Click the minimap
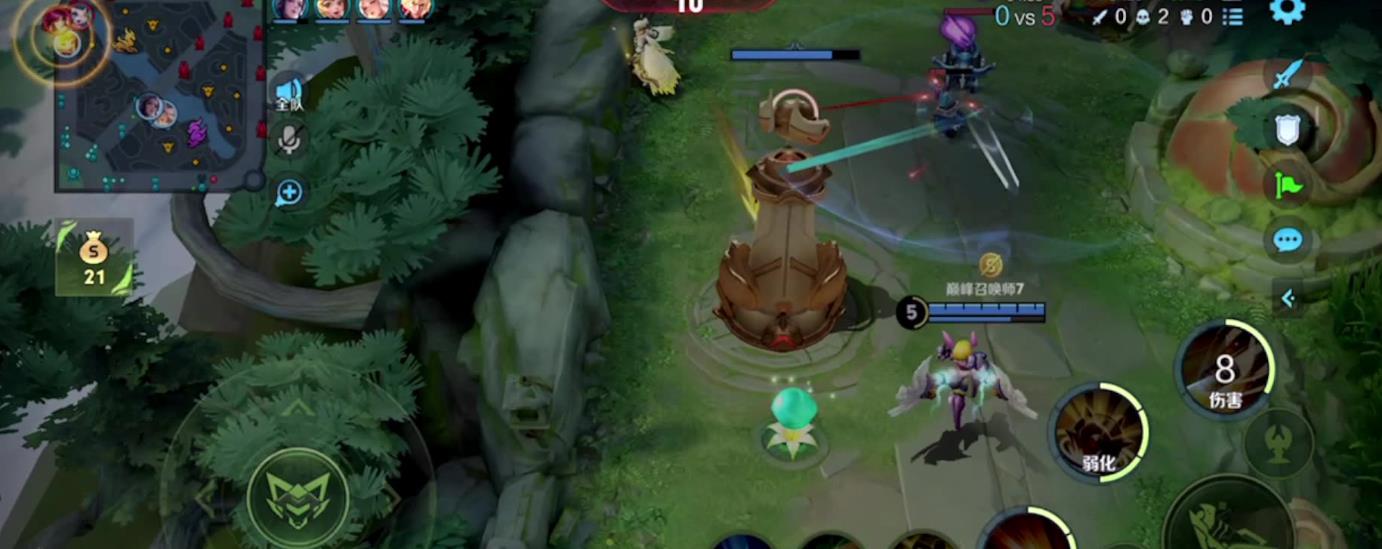 160,95
